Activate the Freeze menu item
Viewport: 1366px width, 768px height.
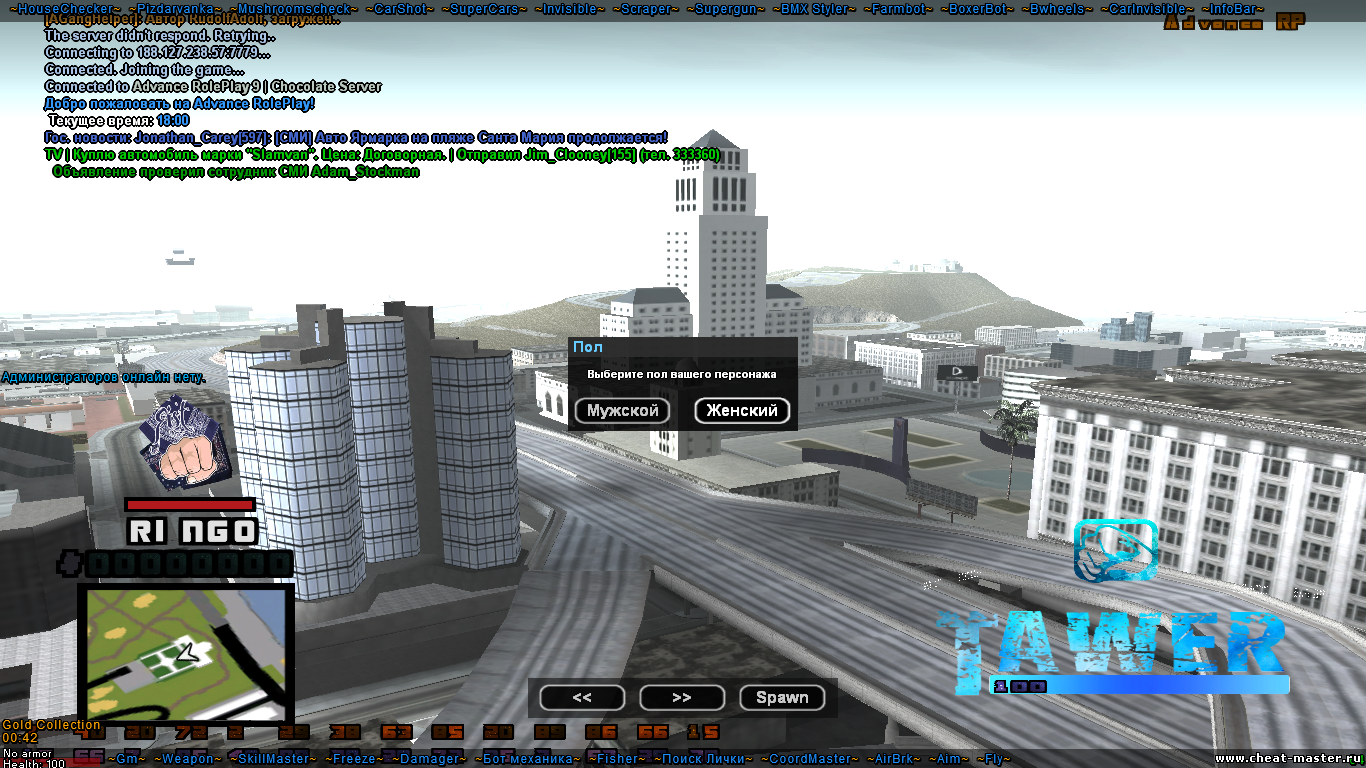[354, 759]
